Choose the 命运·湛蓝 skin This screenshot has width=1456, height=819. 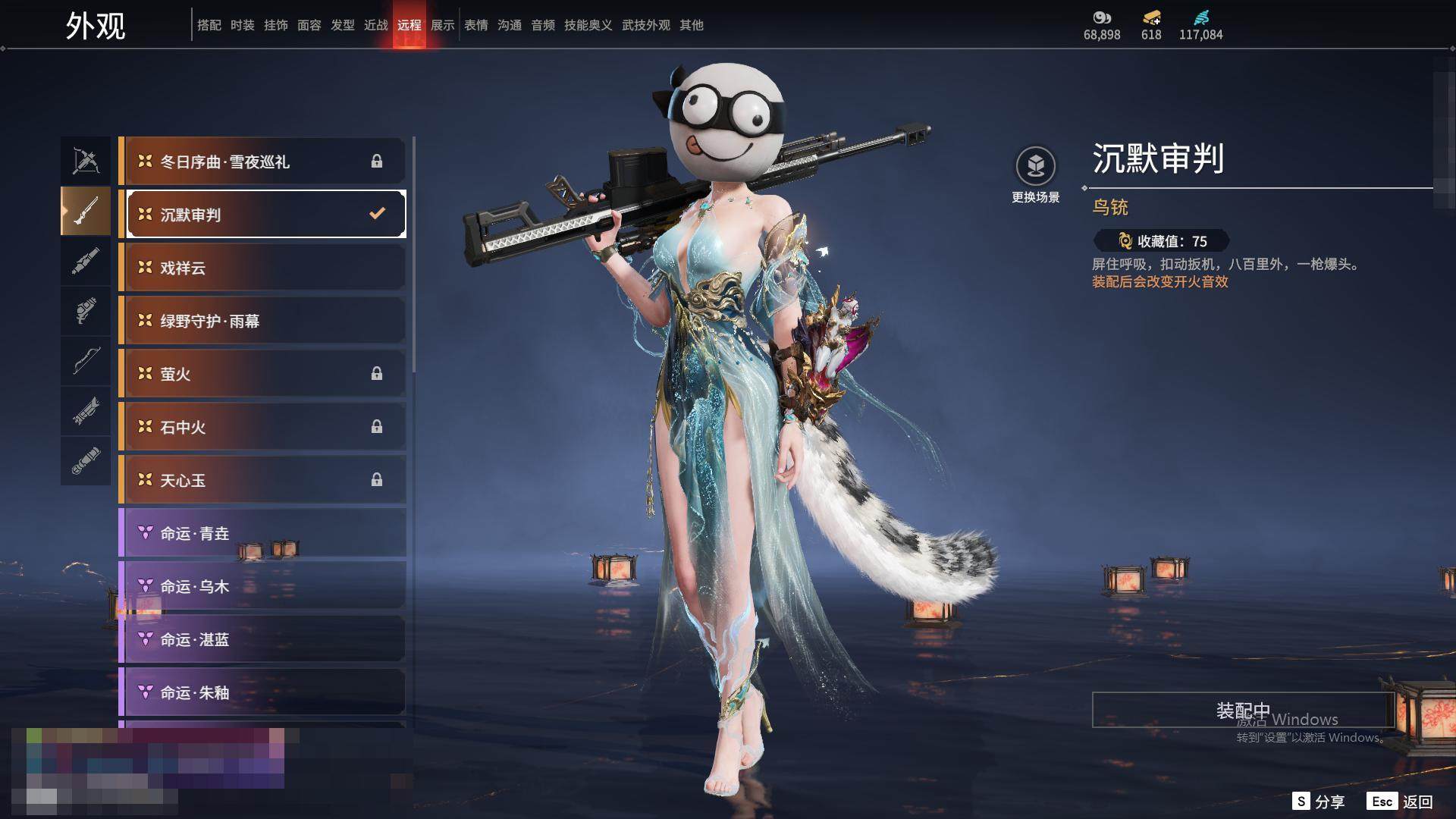tap(262, 639)
